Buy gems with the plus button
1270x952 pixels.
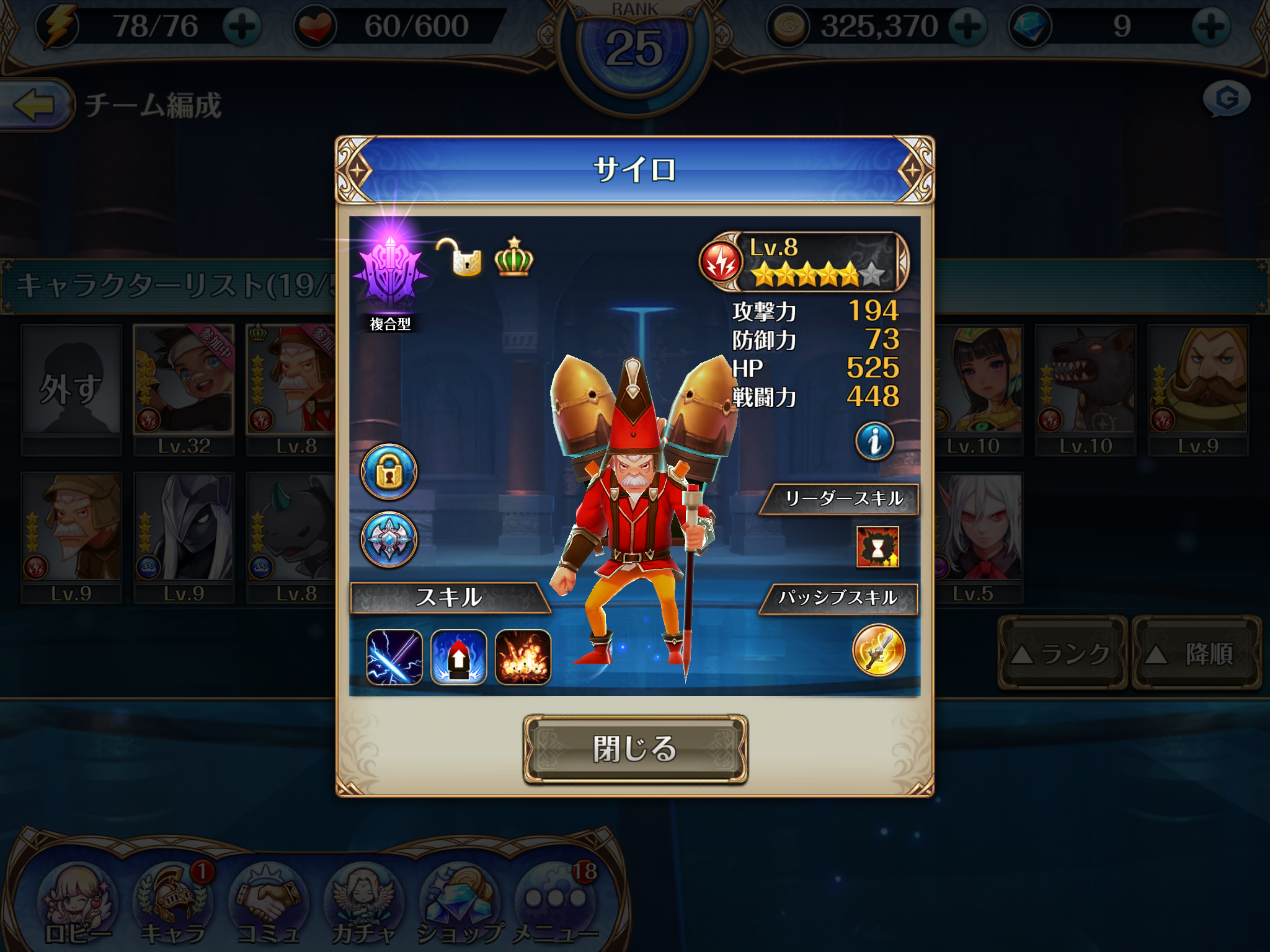coord(1210,27)
